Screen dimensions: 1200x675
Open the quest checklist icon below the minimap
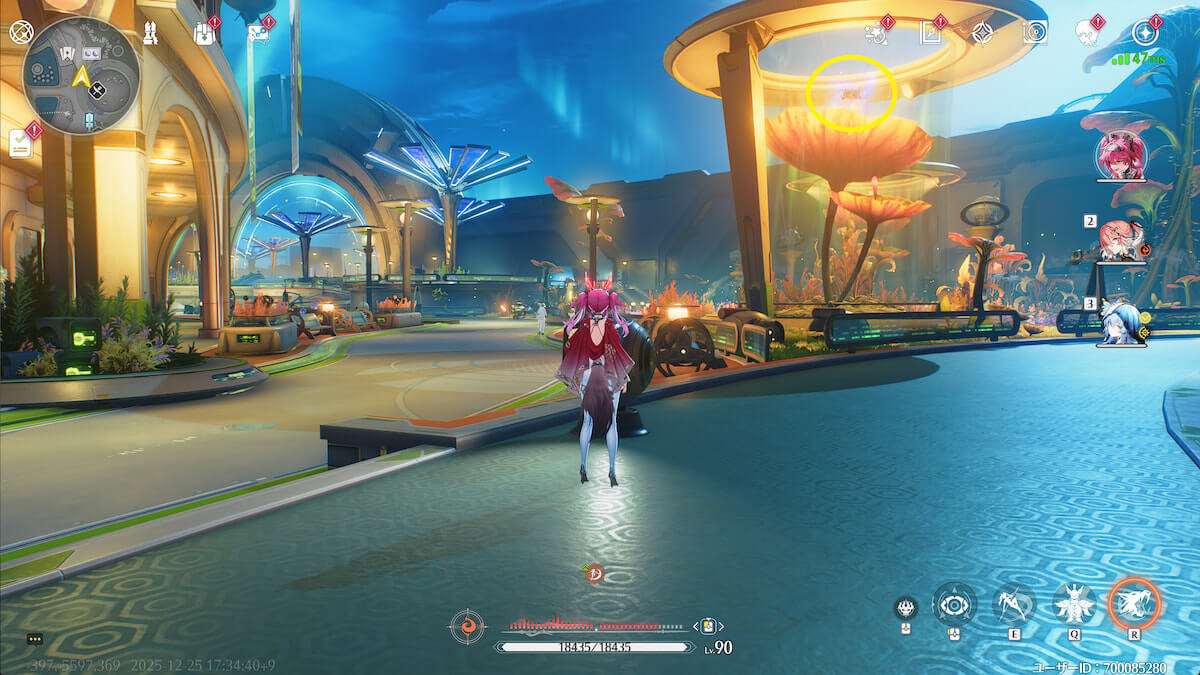tap(21, 143)
